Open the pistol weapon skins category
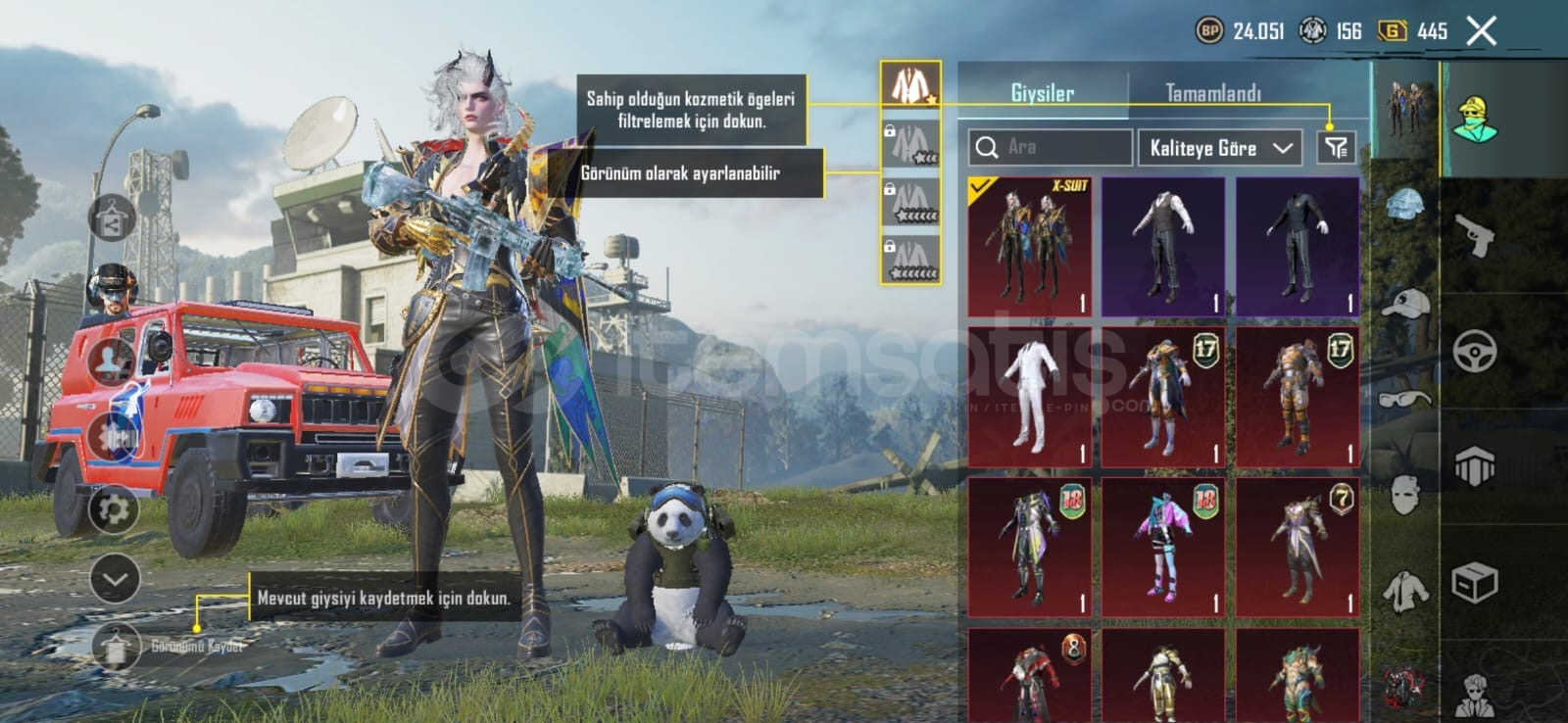The image size is (1568, 723). point(1475,235)
